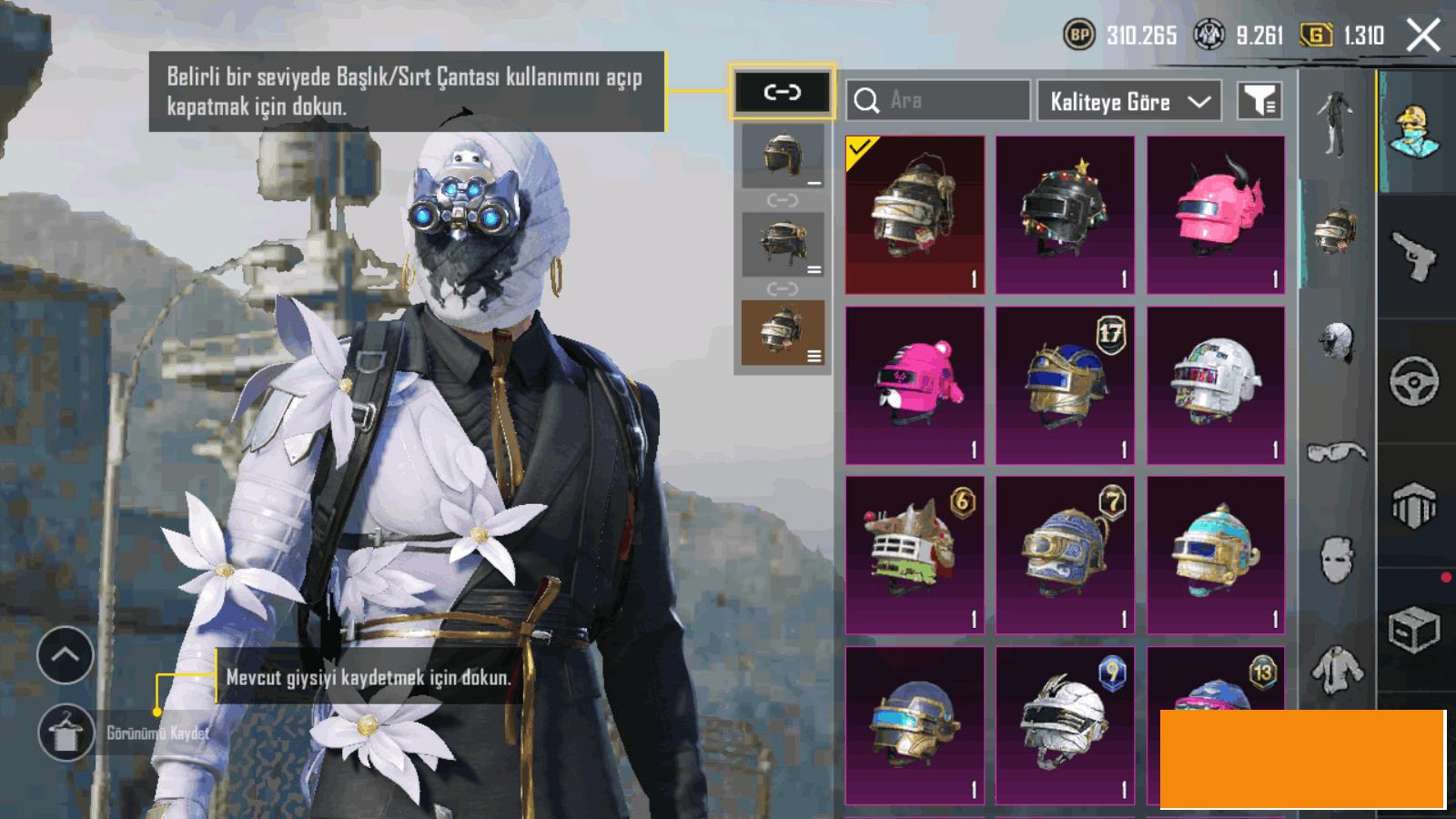Open the weapon skins category
This screenshot has width=1456, height=819.
pos(1414,257)
